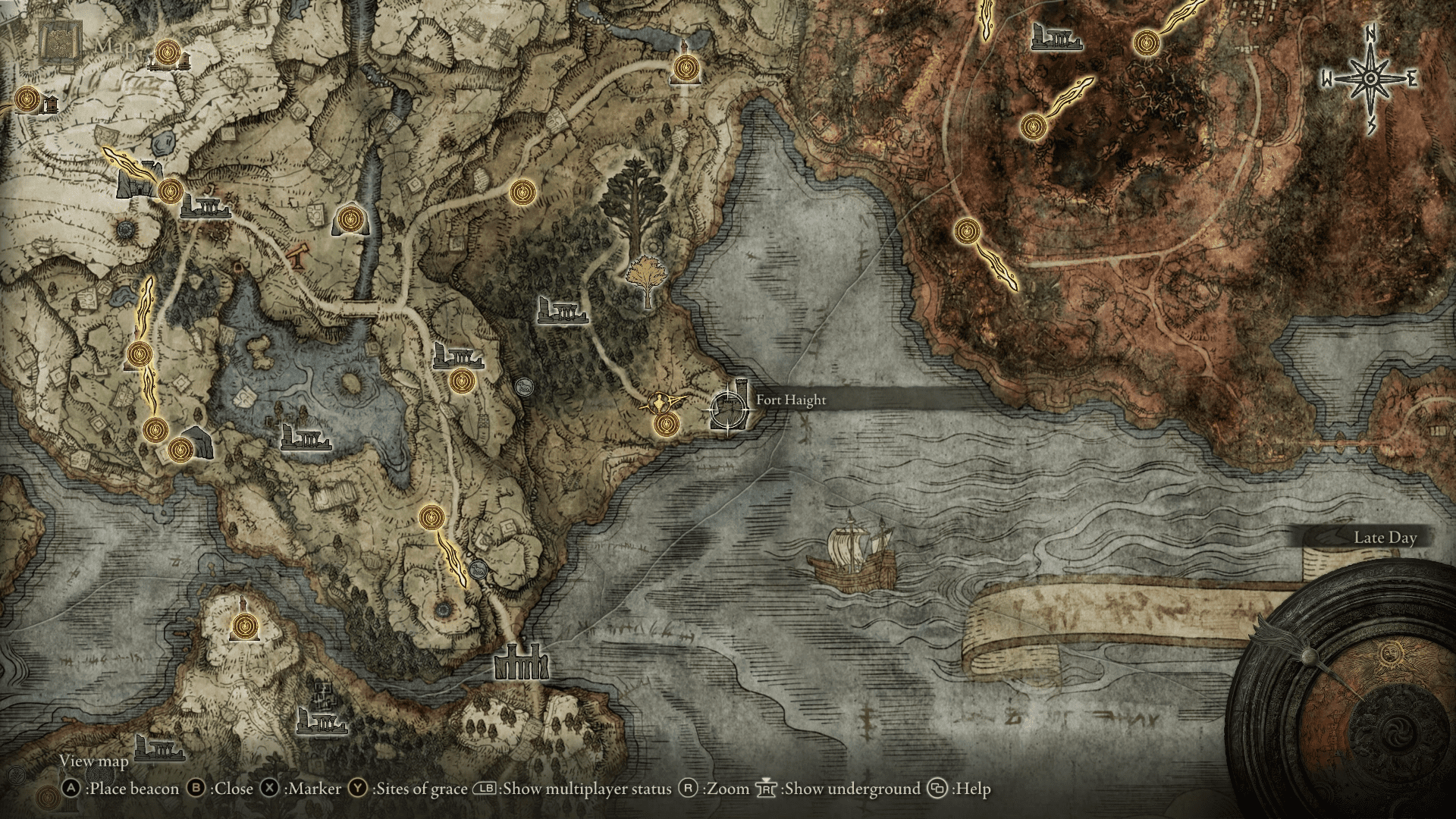
Task: Select the grace on the Weeping Peninsula isle
Action: pyautogui.click(x=244, y=626)
